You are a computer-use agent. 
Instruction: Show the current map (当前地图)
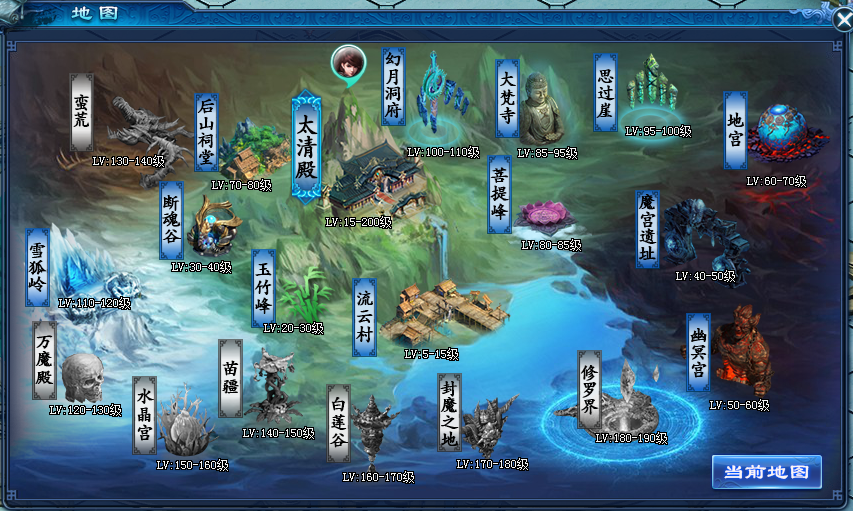[x=766, y=473]
